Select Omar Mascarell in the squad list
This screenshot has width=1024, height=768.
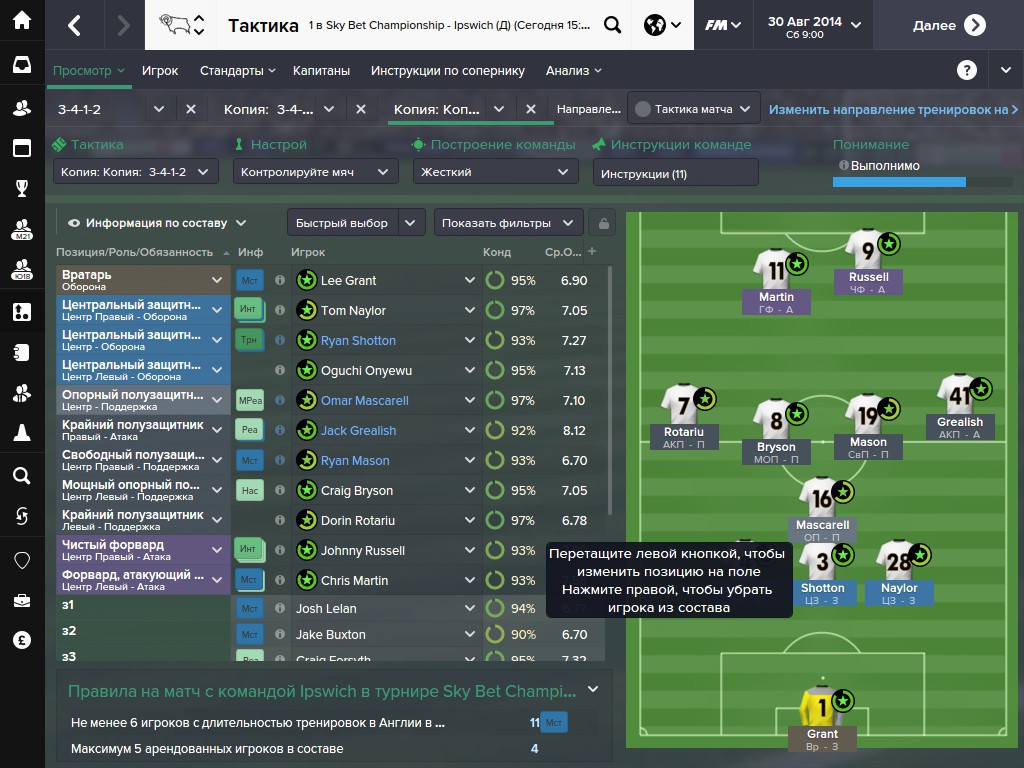[x=364, y=401]
